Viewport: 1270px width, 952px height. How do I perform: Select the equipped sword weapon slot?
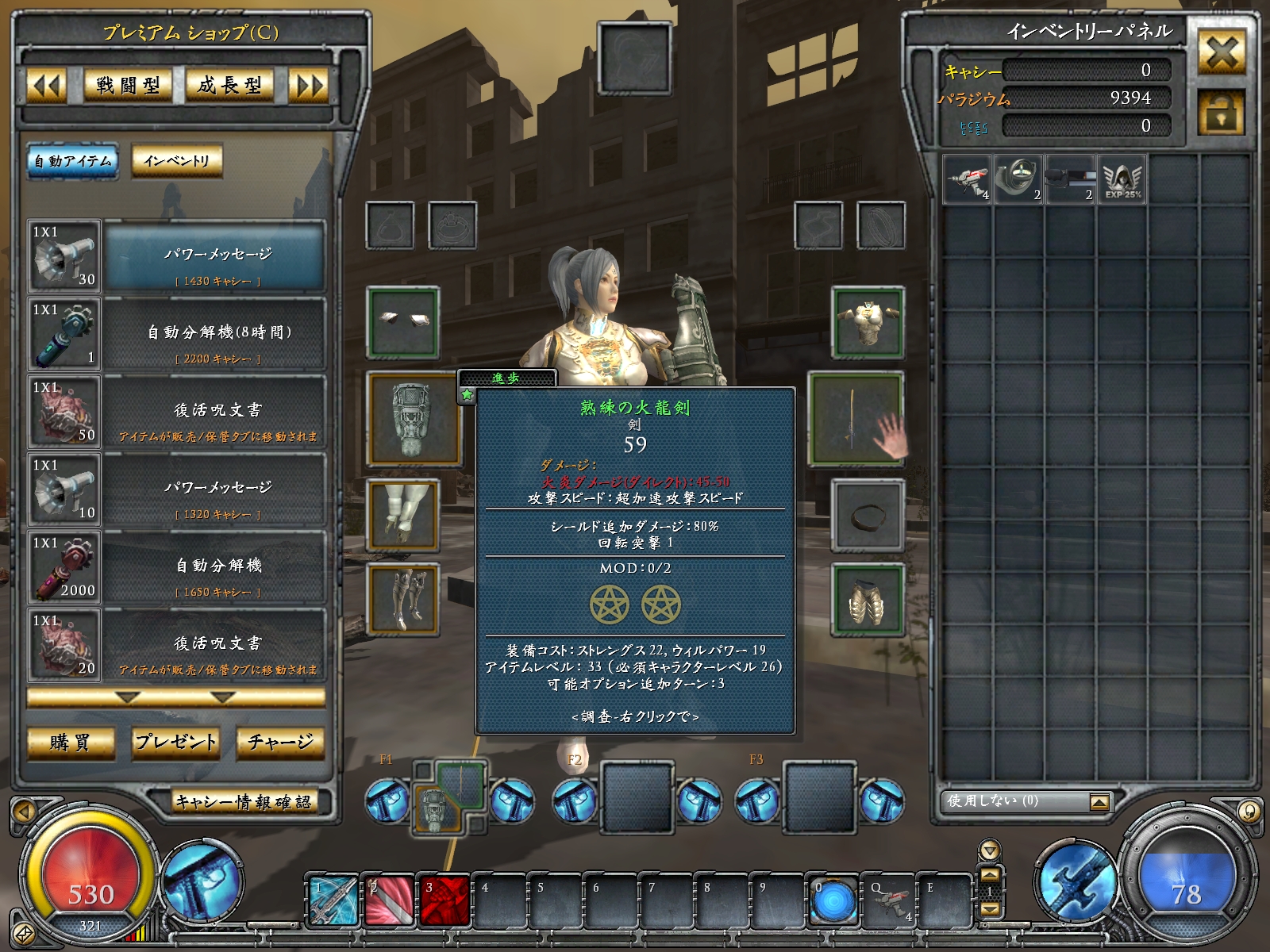tap(856, 417)
